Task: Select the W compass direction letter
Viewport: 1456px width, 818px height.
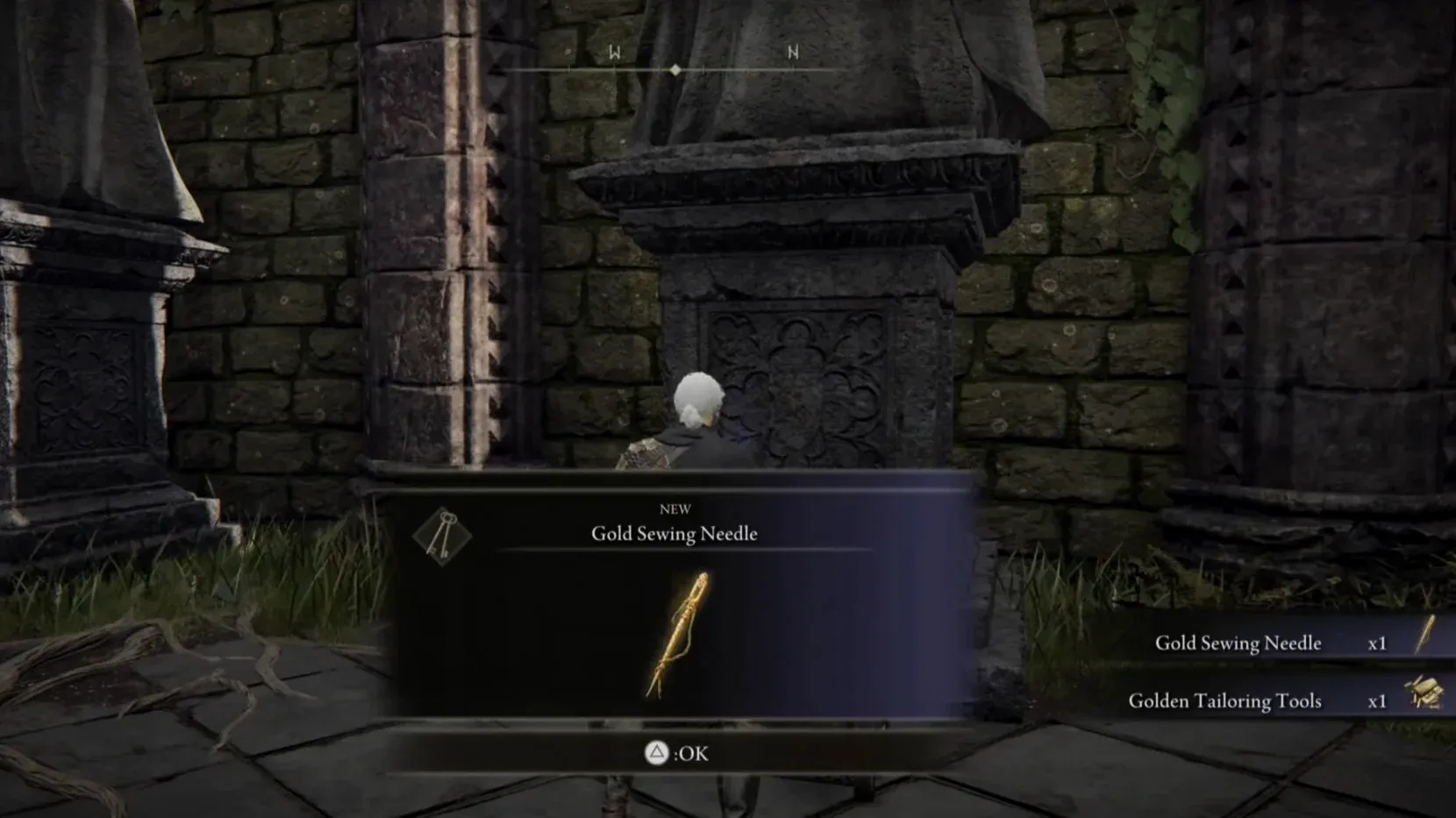Action: [x=614, y=53]
